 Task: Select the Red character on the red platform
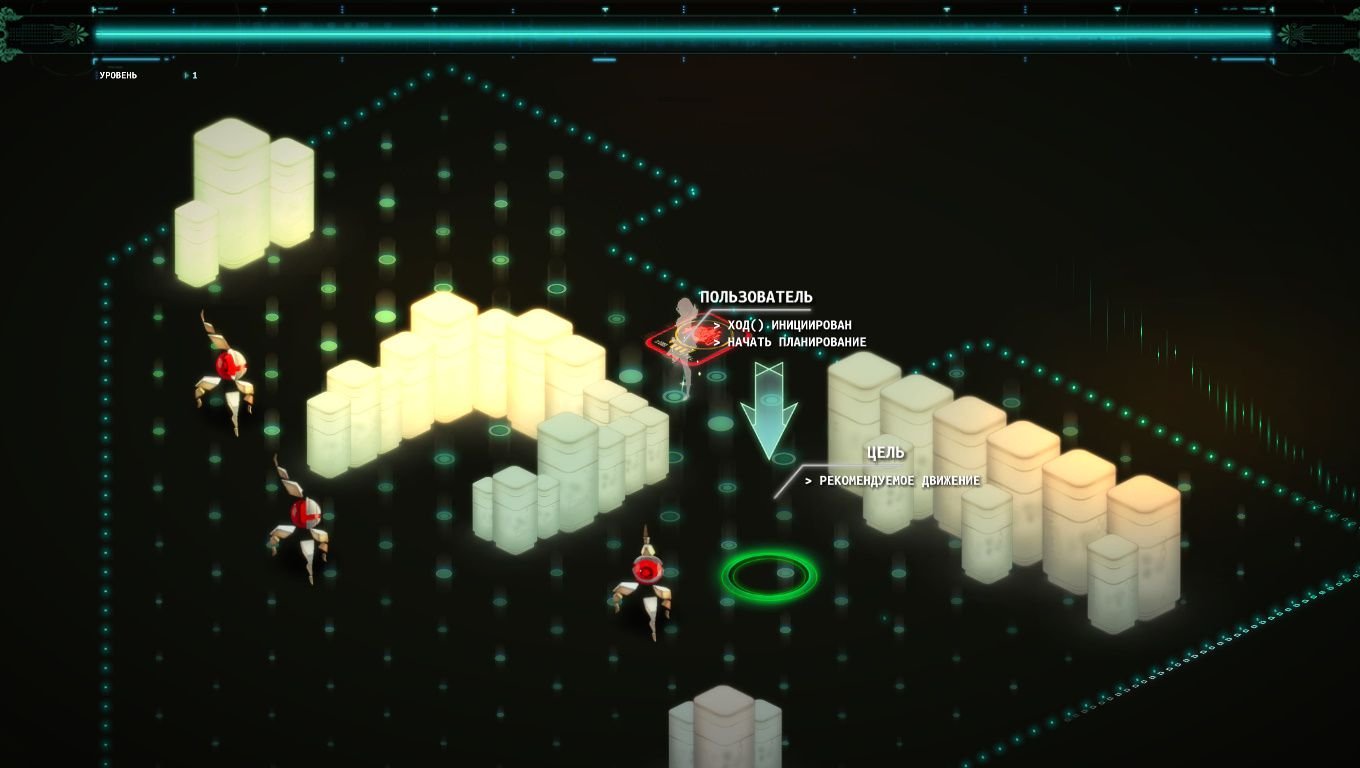(x=685, y=335)
